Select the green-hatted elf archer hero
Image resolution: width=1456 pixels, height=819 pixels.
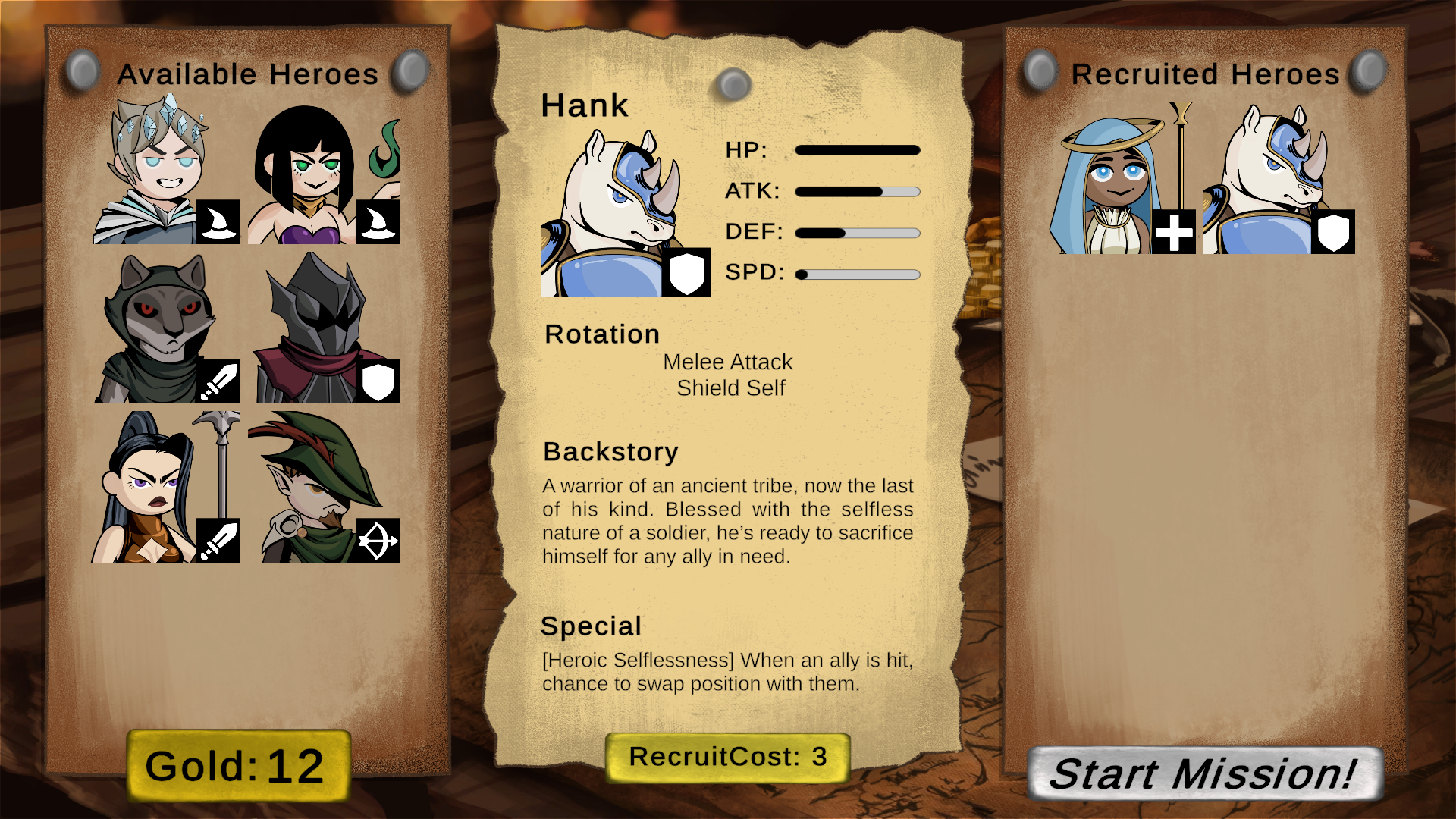[x=324, y=488]
